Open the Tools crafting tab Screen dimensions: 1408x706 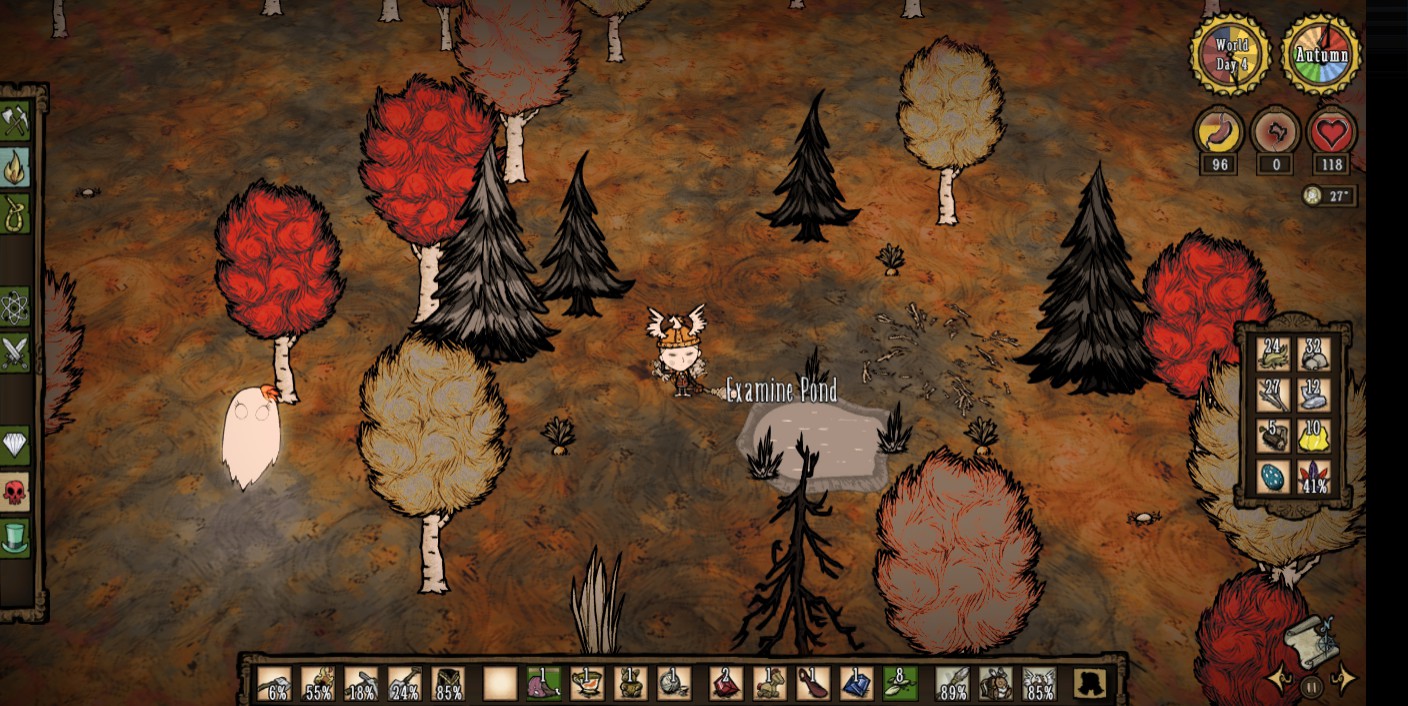pos(15,121)
